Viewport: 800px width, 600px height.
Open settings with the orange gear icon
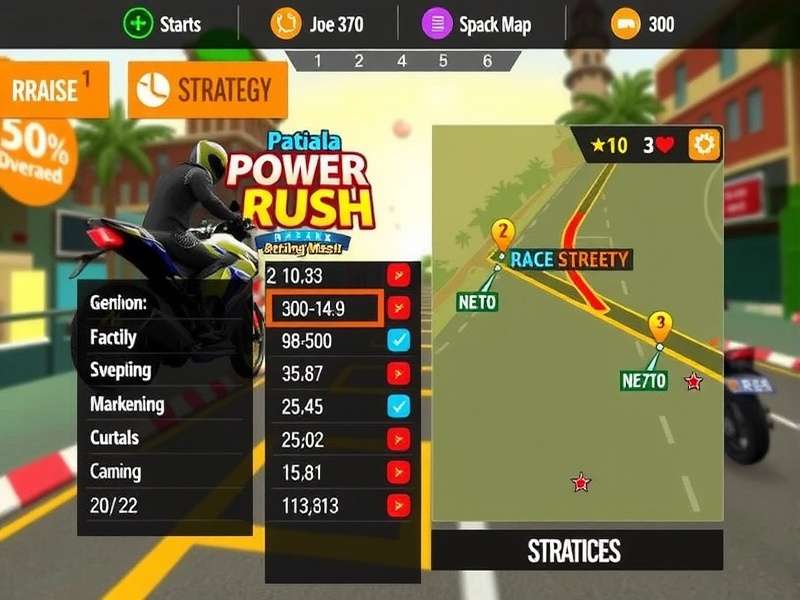pyautogui.click(x=705, y=145)
